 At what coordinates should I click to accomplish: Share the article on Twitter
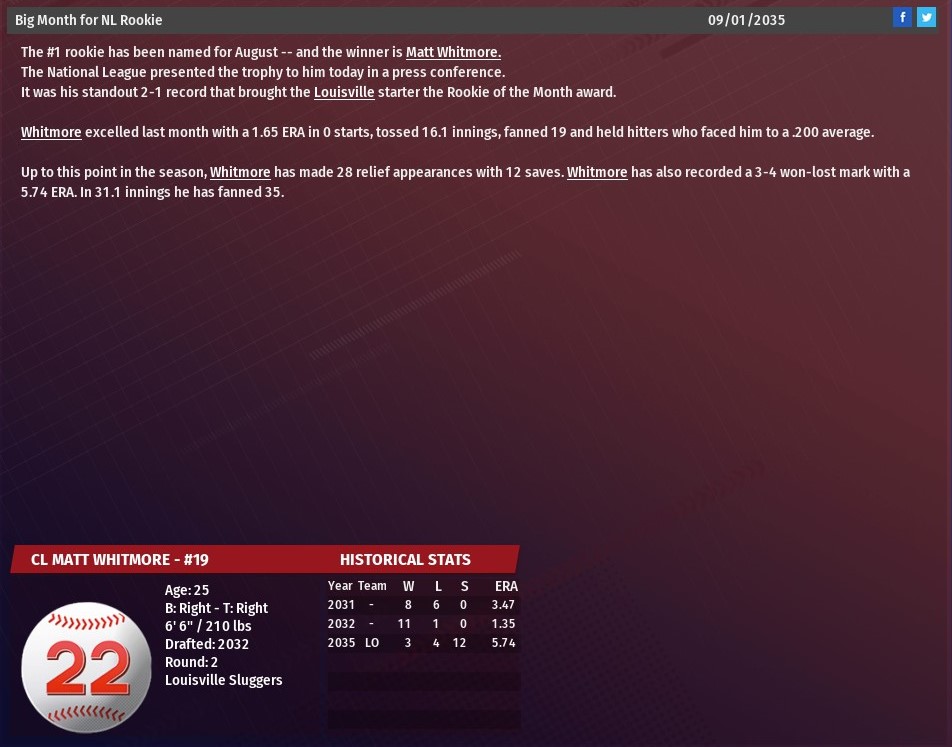pos(927,17)
